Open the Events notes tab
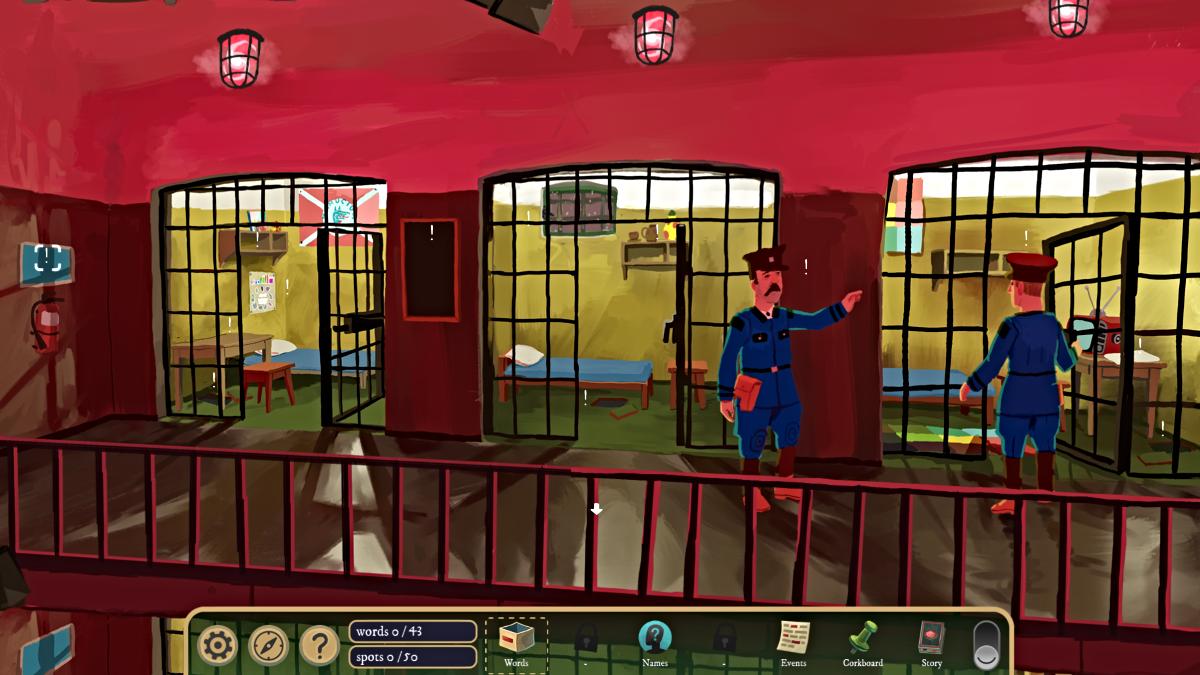Viewport: 1200px width, 675px height. pyautogui.click(x=793, y=642)
